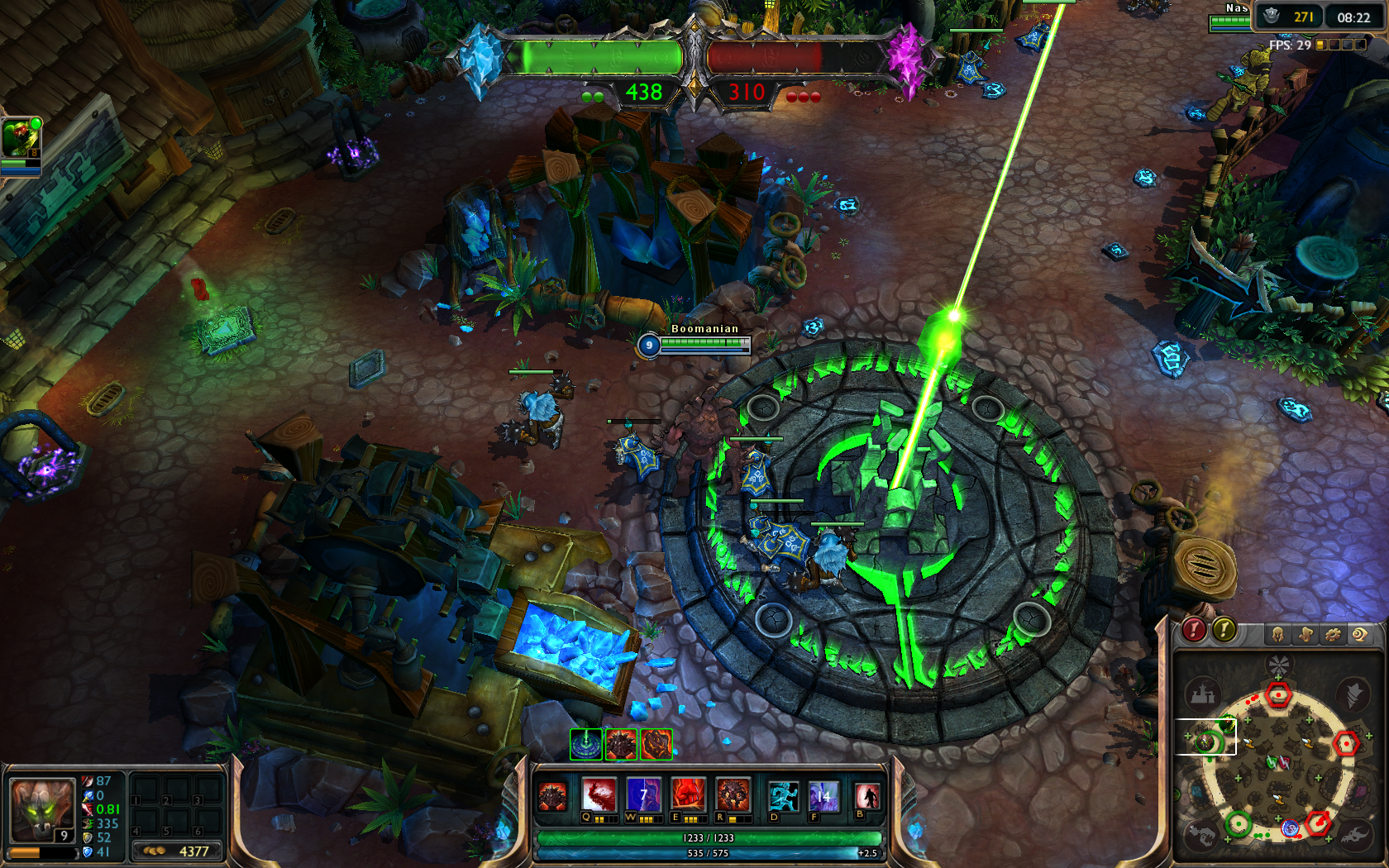Use the Ghost running summoner spell

click(782, 796)
